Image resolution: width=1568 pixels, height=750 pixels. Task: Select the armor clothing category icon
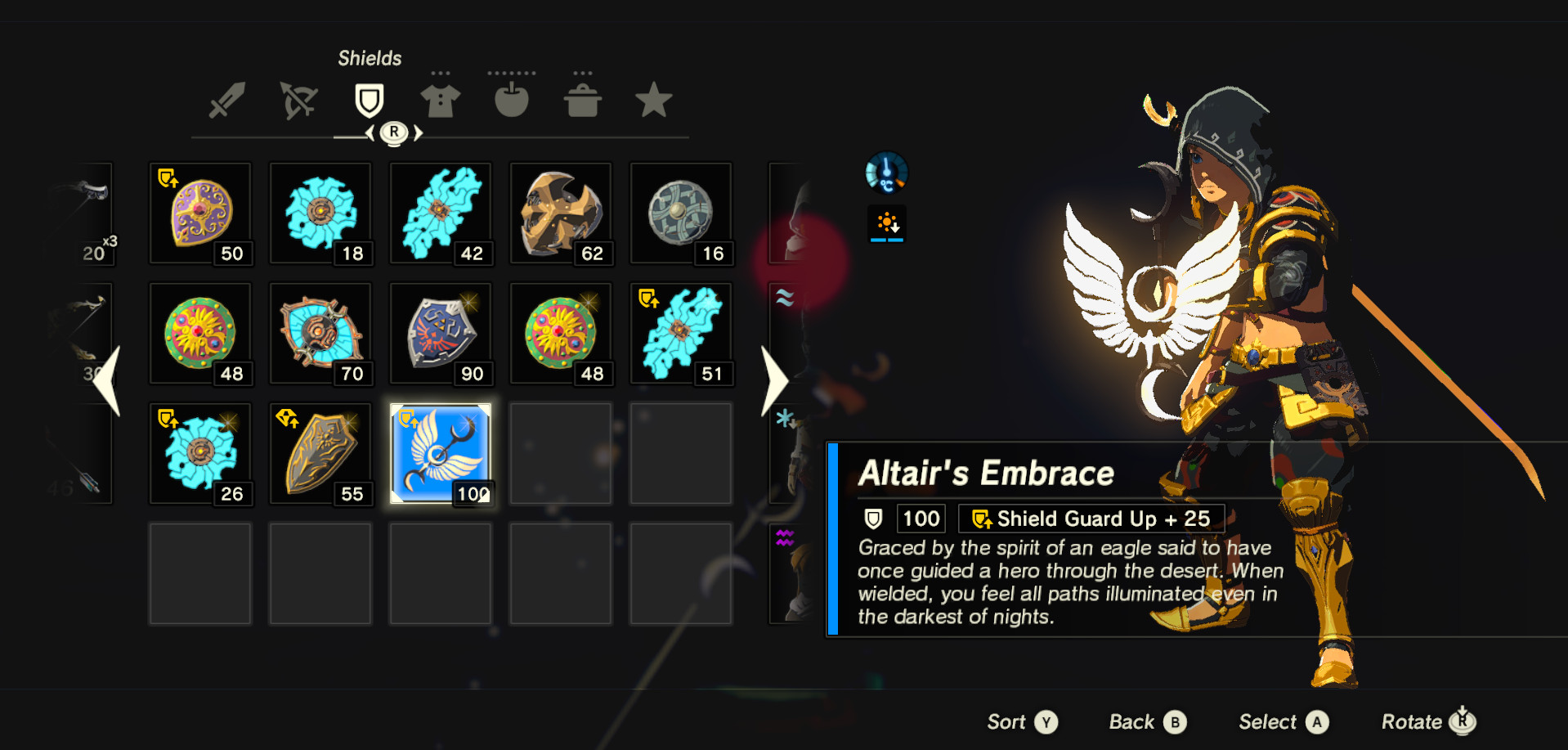440,100
